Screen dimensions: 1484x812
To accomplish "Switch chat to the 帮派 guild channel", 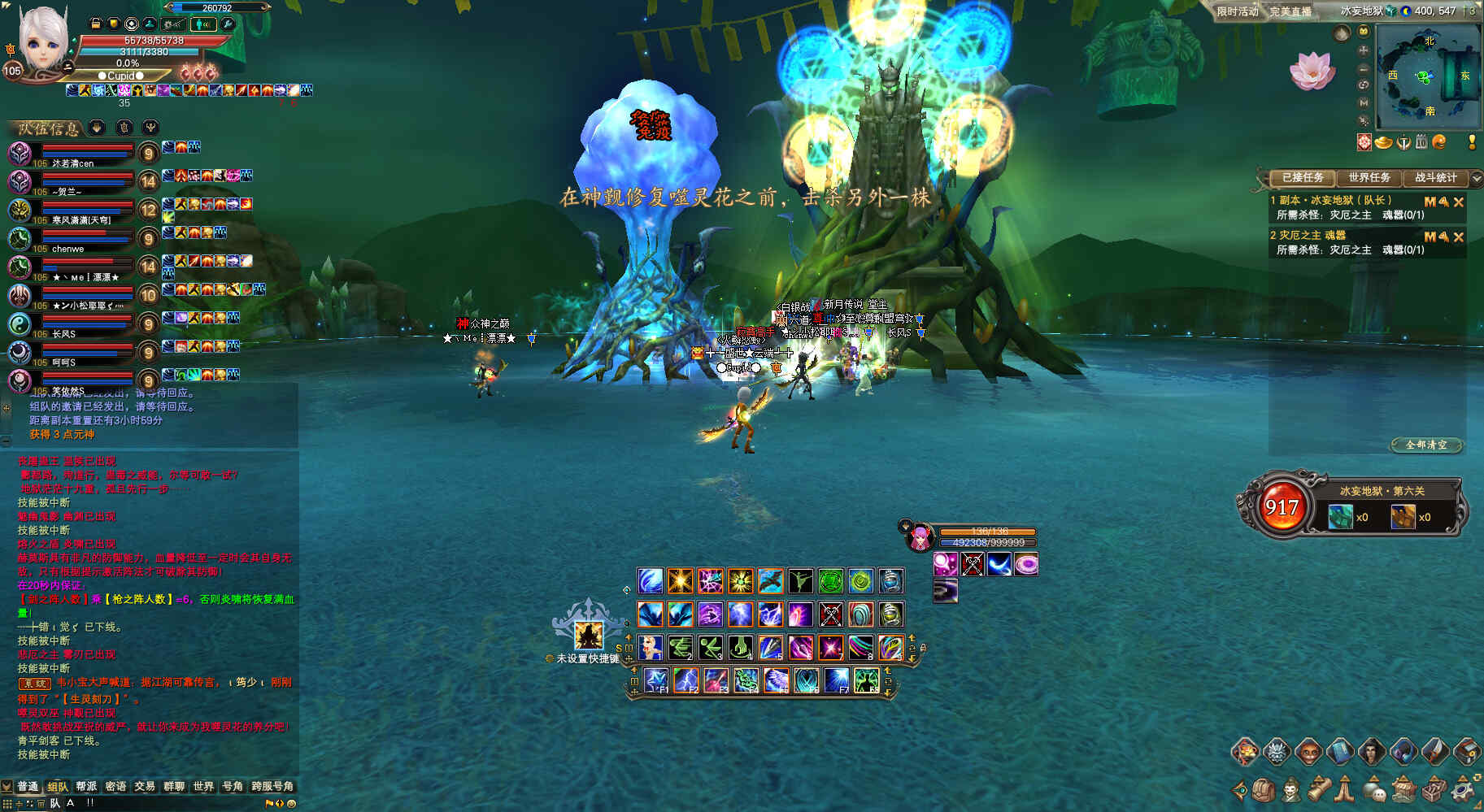I will coord(86,786).
